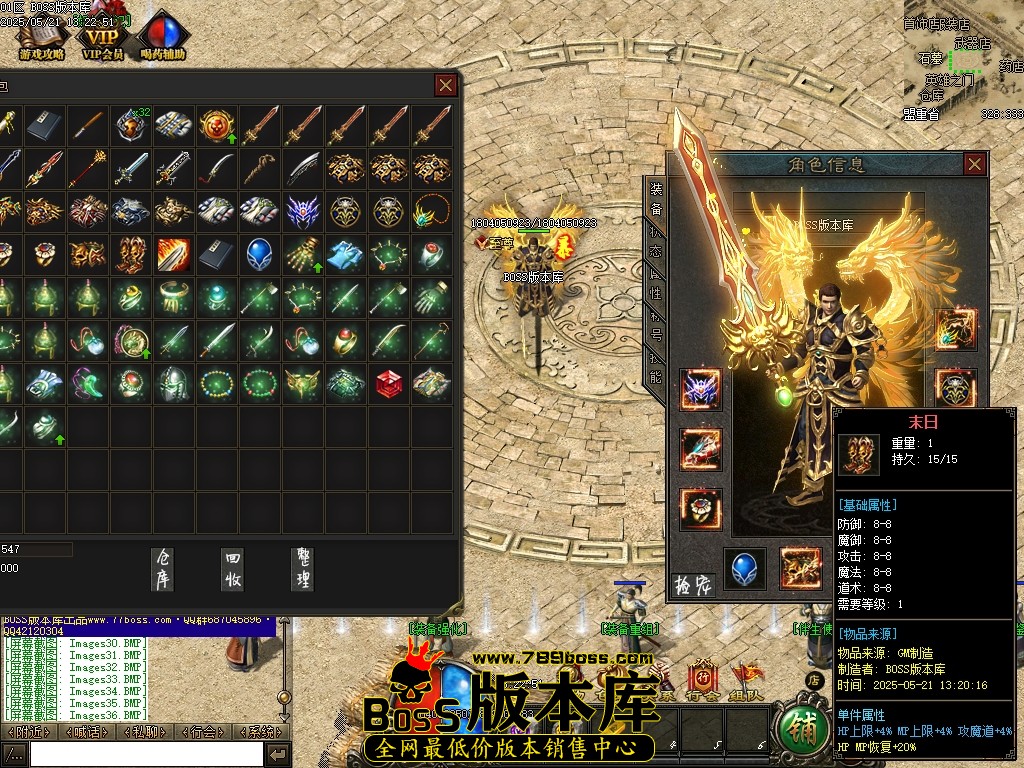
Task: Switch chat to the 行会 guild channel
Action: pos(203,732)
